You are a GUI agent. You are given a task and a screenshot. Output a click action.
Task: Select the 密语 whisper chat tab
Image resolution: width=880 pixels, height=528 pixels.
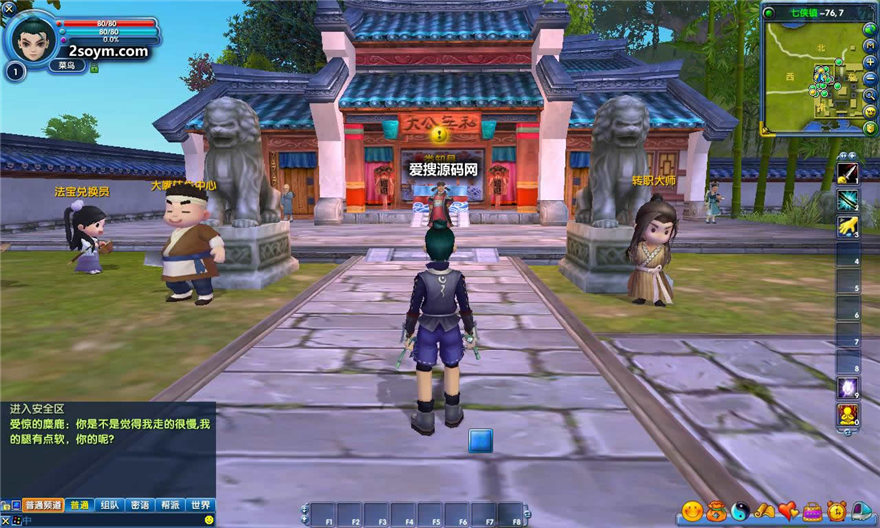(x=140, y=505)
